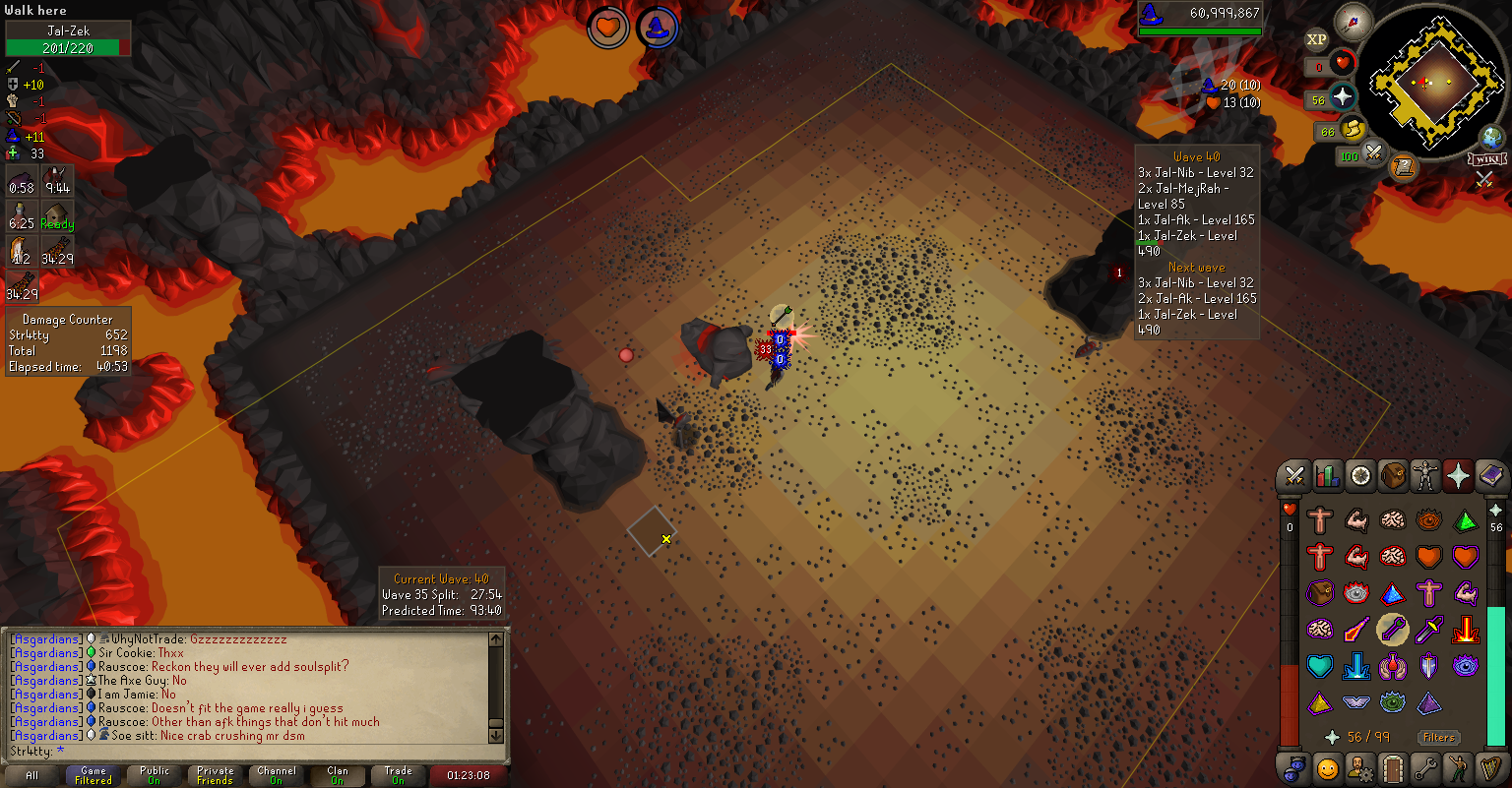Image resolution: width=1512 pixels, height=788 pixels.
Task: Open the Inventory backpack tab
Action: pos(1393,476)
